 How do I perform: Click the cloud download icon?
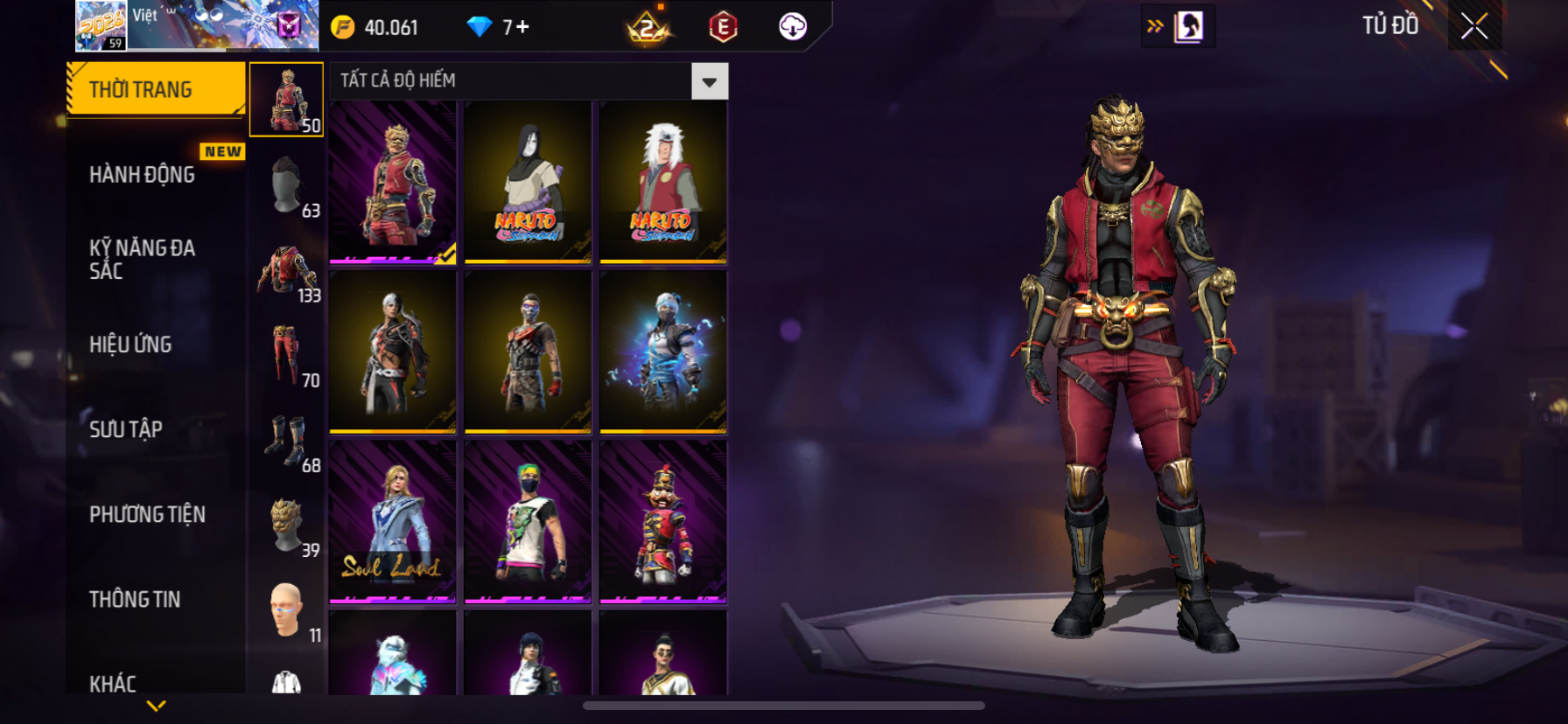793,26
